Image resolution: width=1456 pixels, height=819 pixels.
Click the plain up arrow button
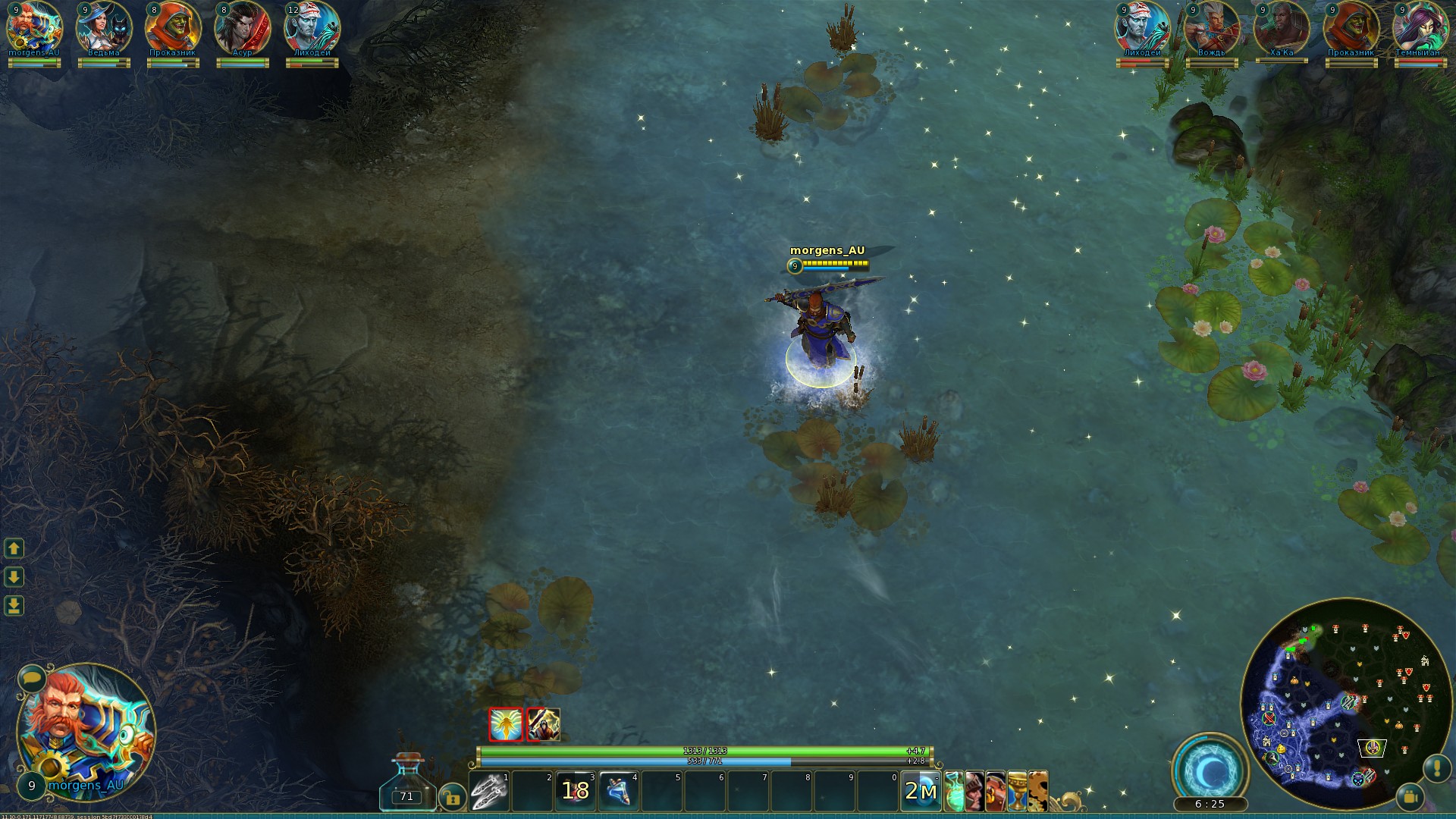coord(14,548)
